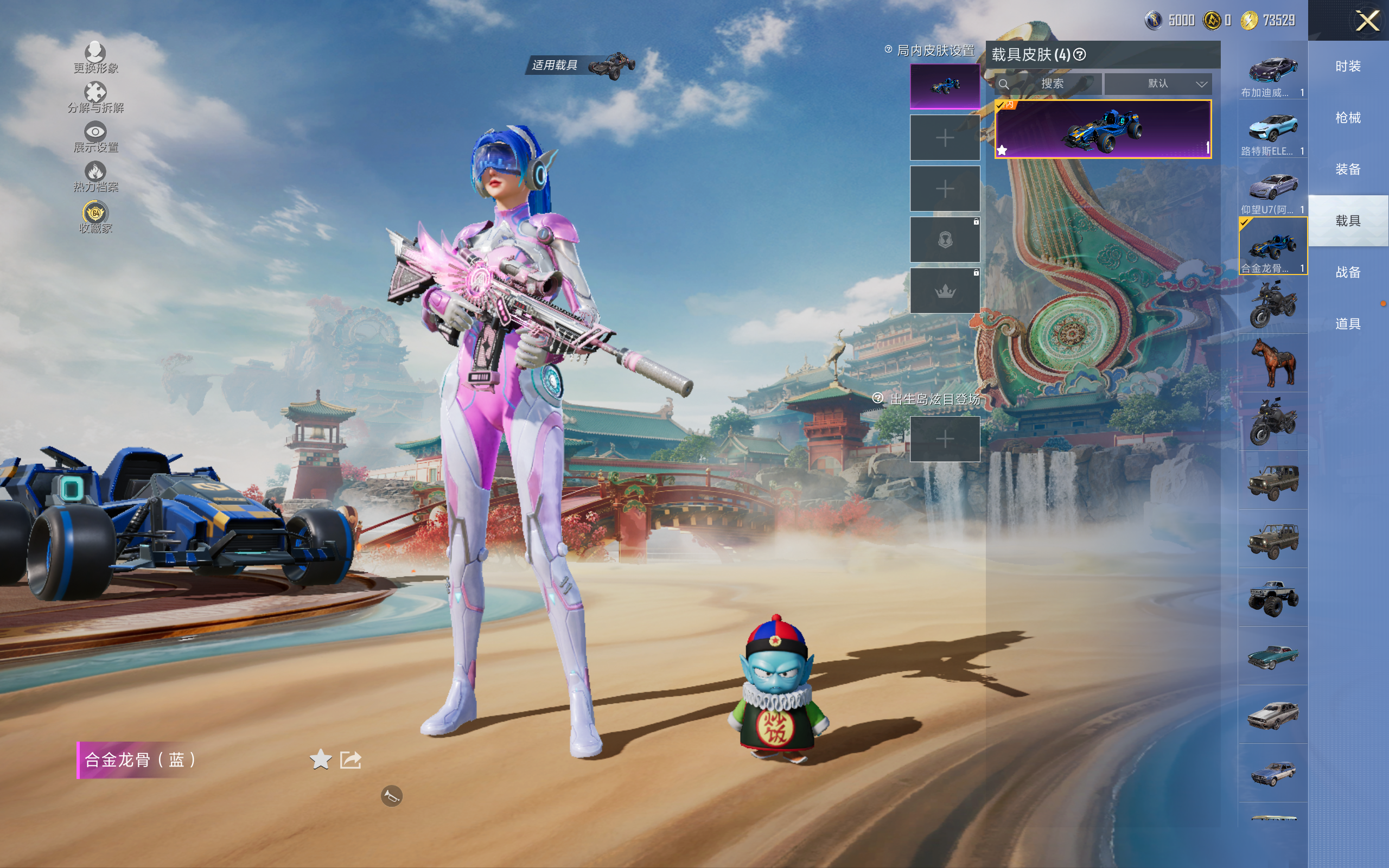1389x868 pixels.
Task: Select the 装备 tab
Action: 1347,169
